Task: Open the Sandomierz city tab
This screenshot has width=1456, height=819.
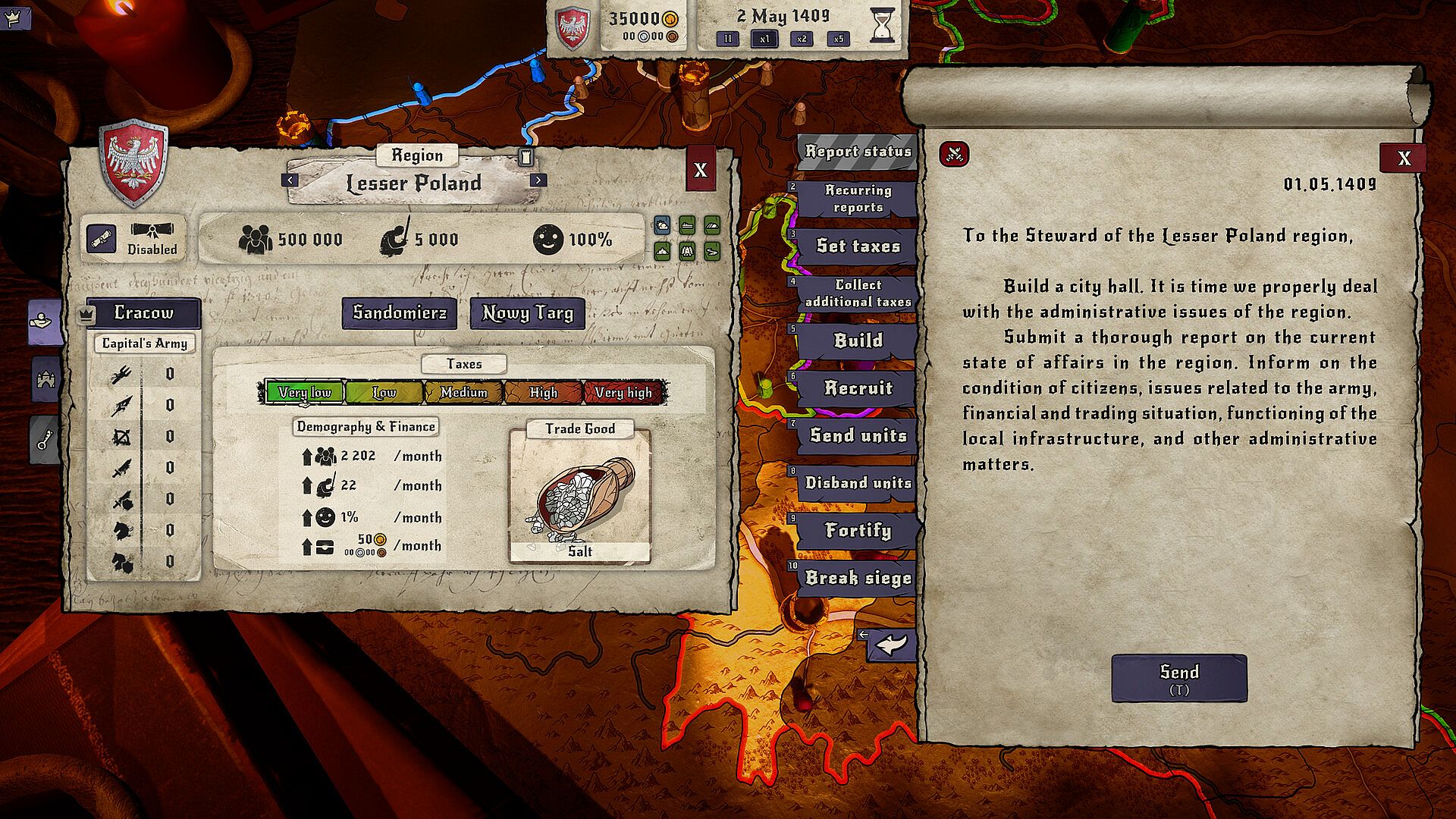Action: coord(400,313)
